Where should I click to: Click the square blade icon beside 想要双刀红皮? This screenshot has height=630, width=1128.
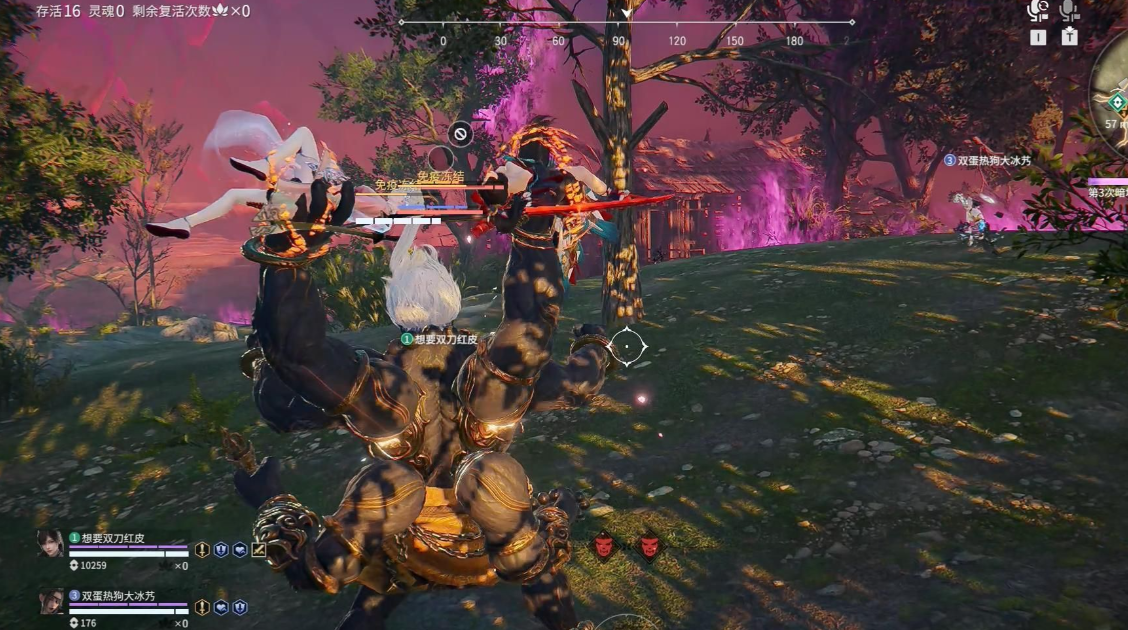pos(259,549)
